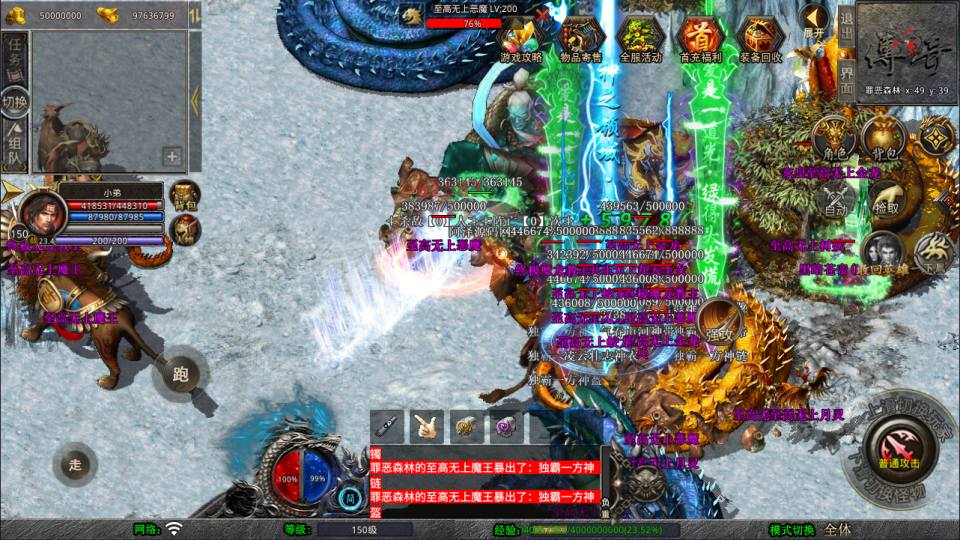This screenshot has height=540, width=960.
Task: Open the 物品寄售 item consignment menu
Action: click(x=581, y=36)
